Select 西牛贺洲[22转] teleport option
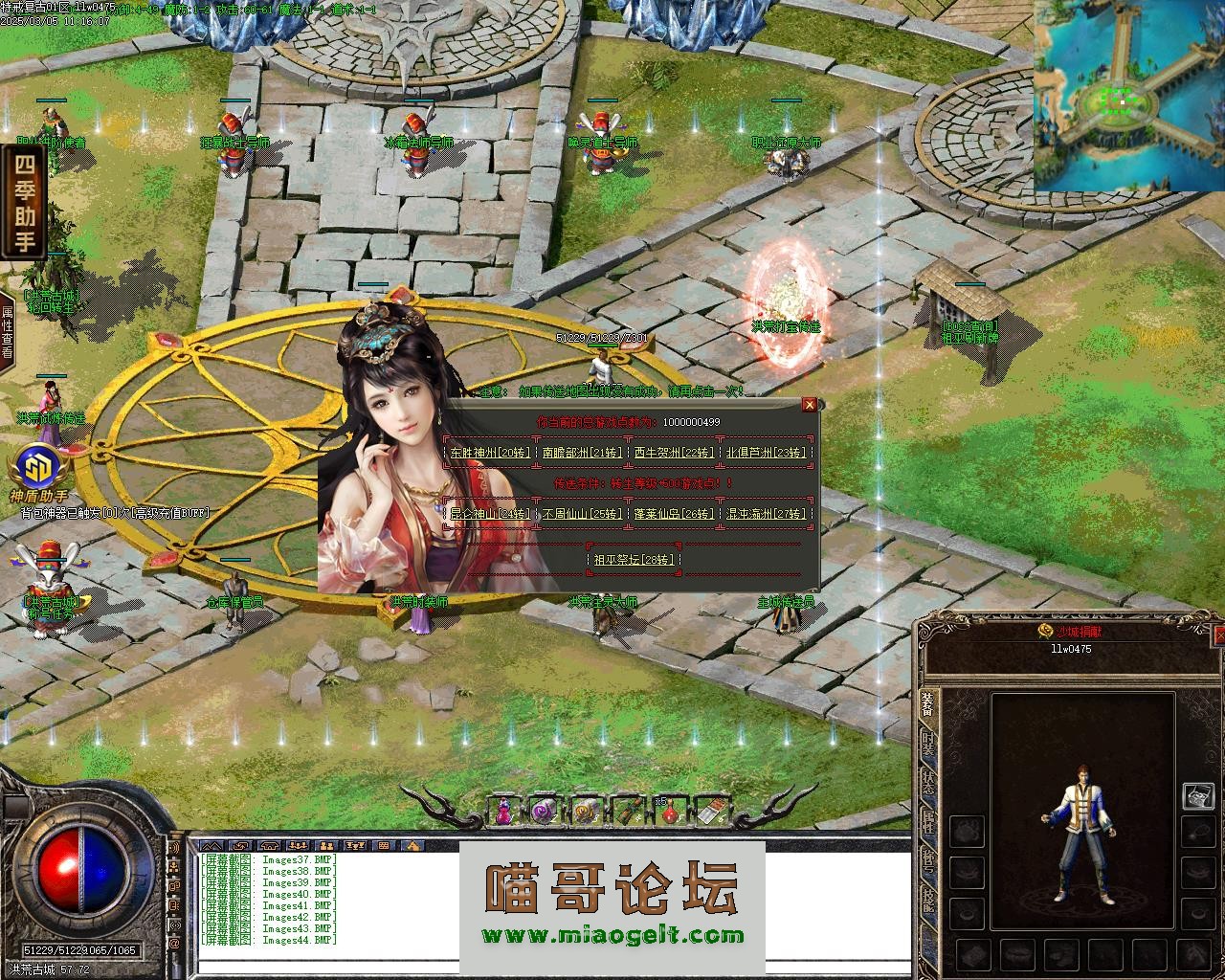 [x=674, y=453]
